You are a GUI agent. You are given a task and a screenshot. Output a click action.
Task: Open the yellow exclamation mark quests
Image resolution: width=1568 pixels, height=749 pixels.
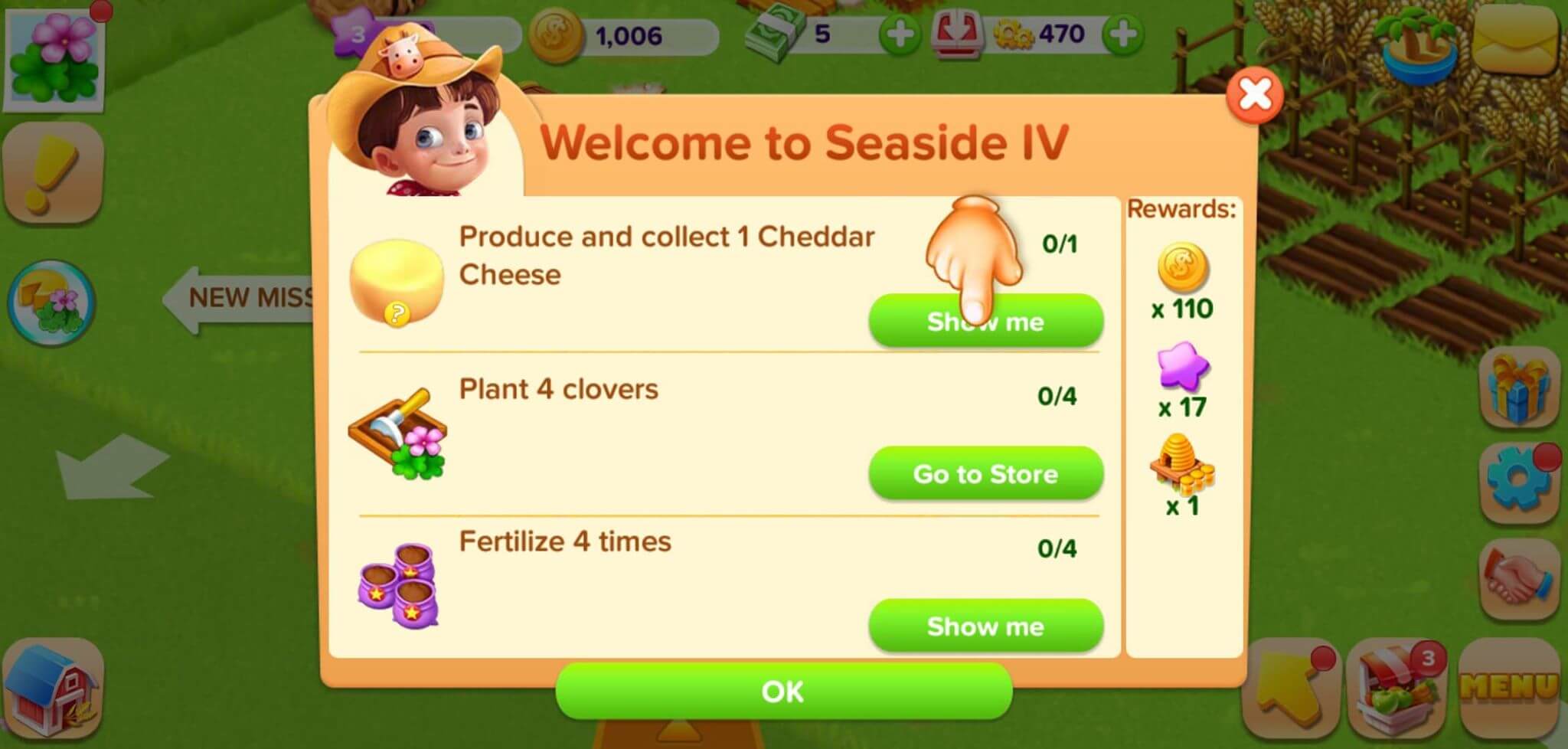(52, 174)
